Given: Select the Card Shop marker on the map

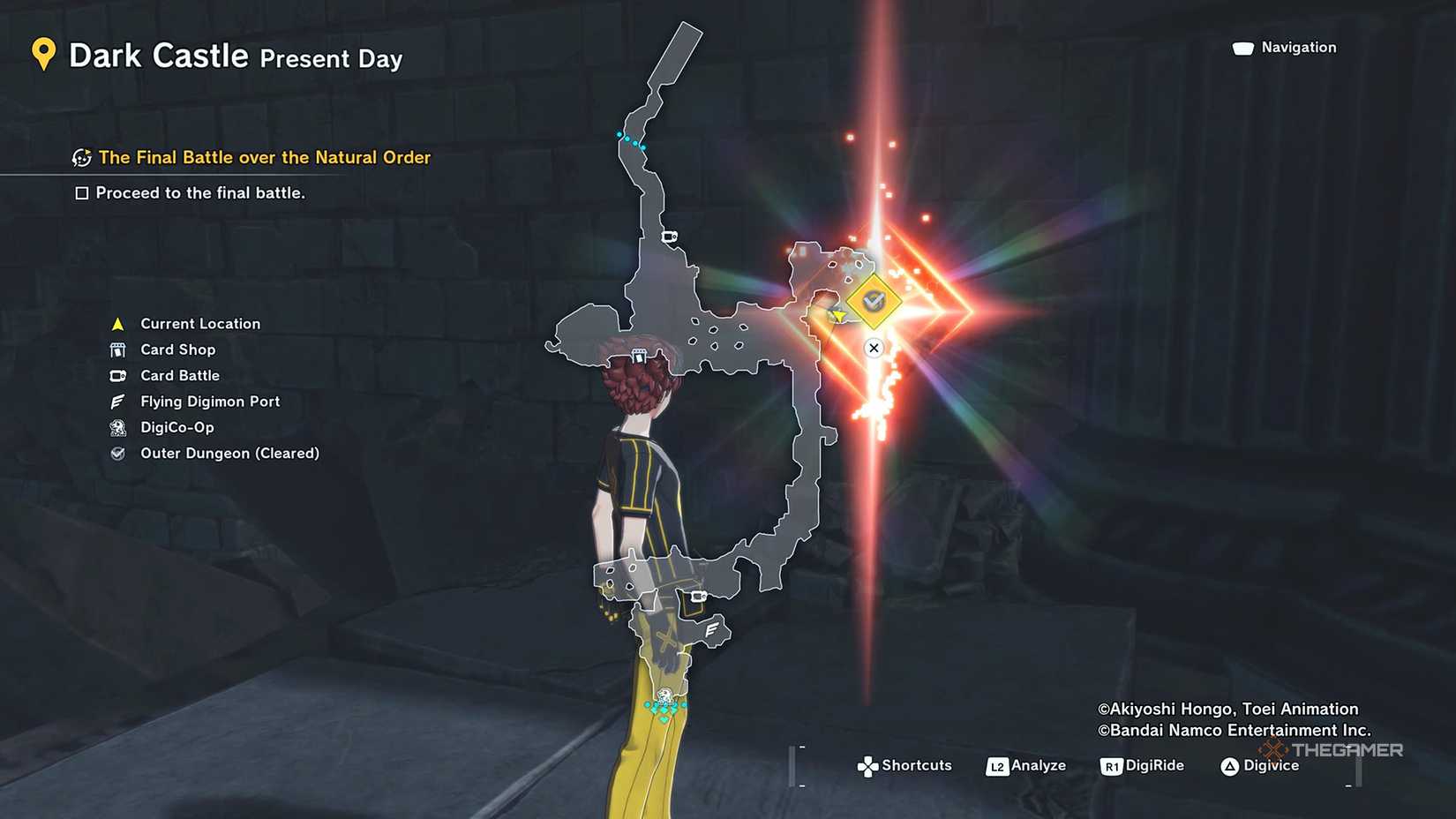Looking at the screenshot, I should pyautogui.click(x=639, y=355).
